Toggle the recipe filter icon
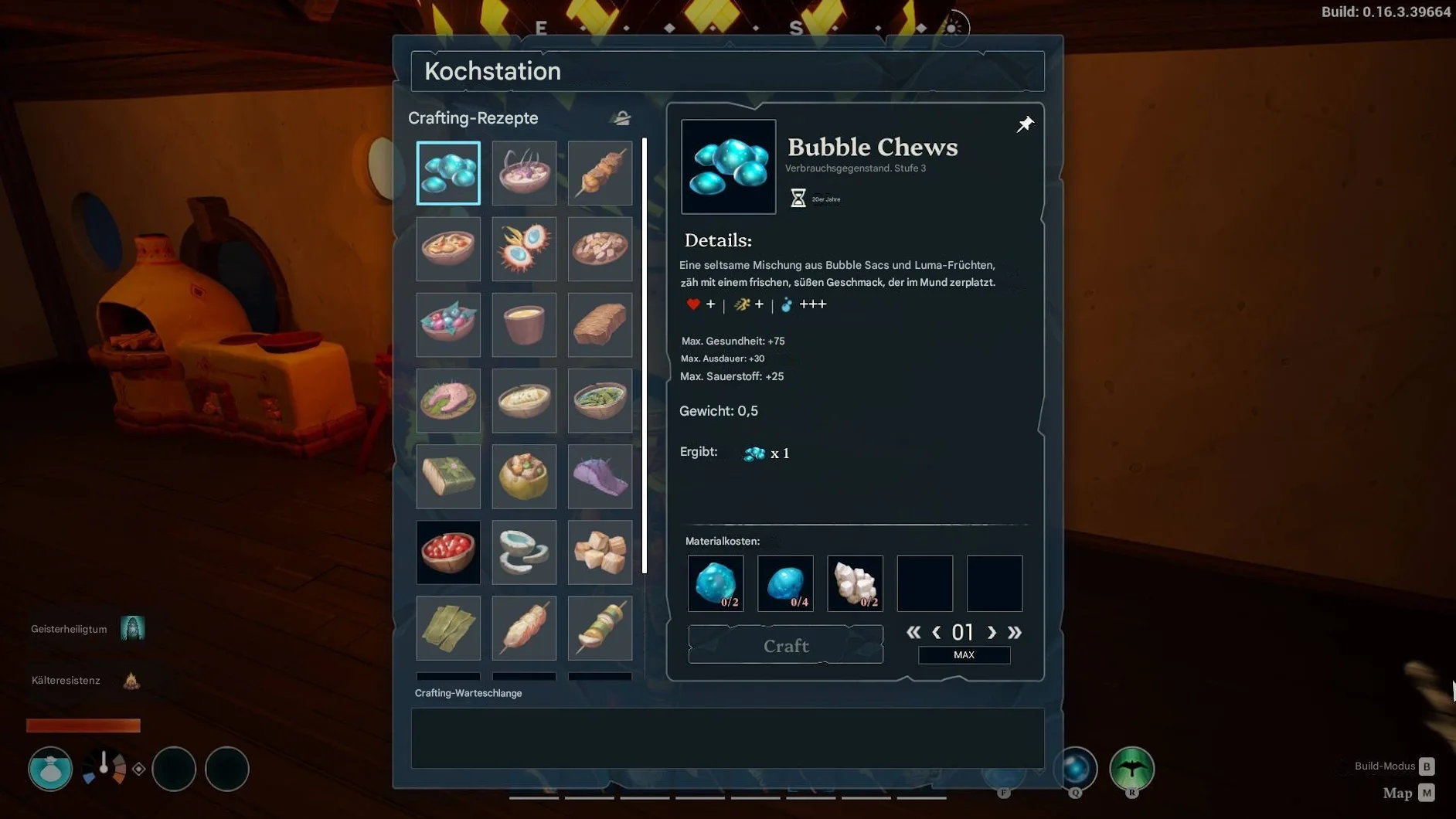 coord(622,118)
